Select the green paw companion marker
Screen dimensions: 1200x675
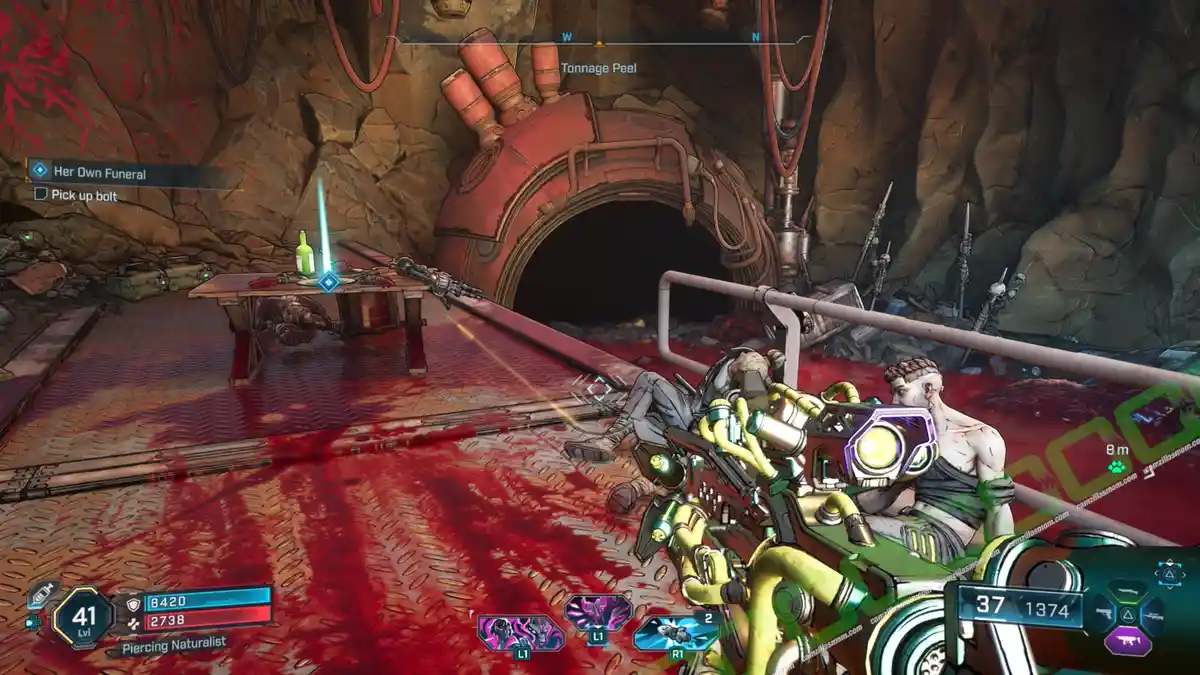[x=1117, y=467]
